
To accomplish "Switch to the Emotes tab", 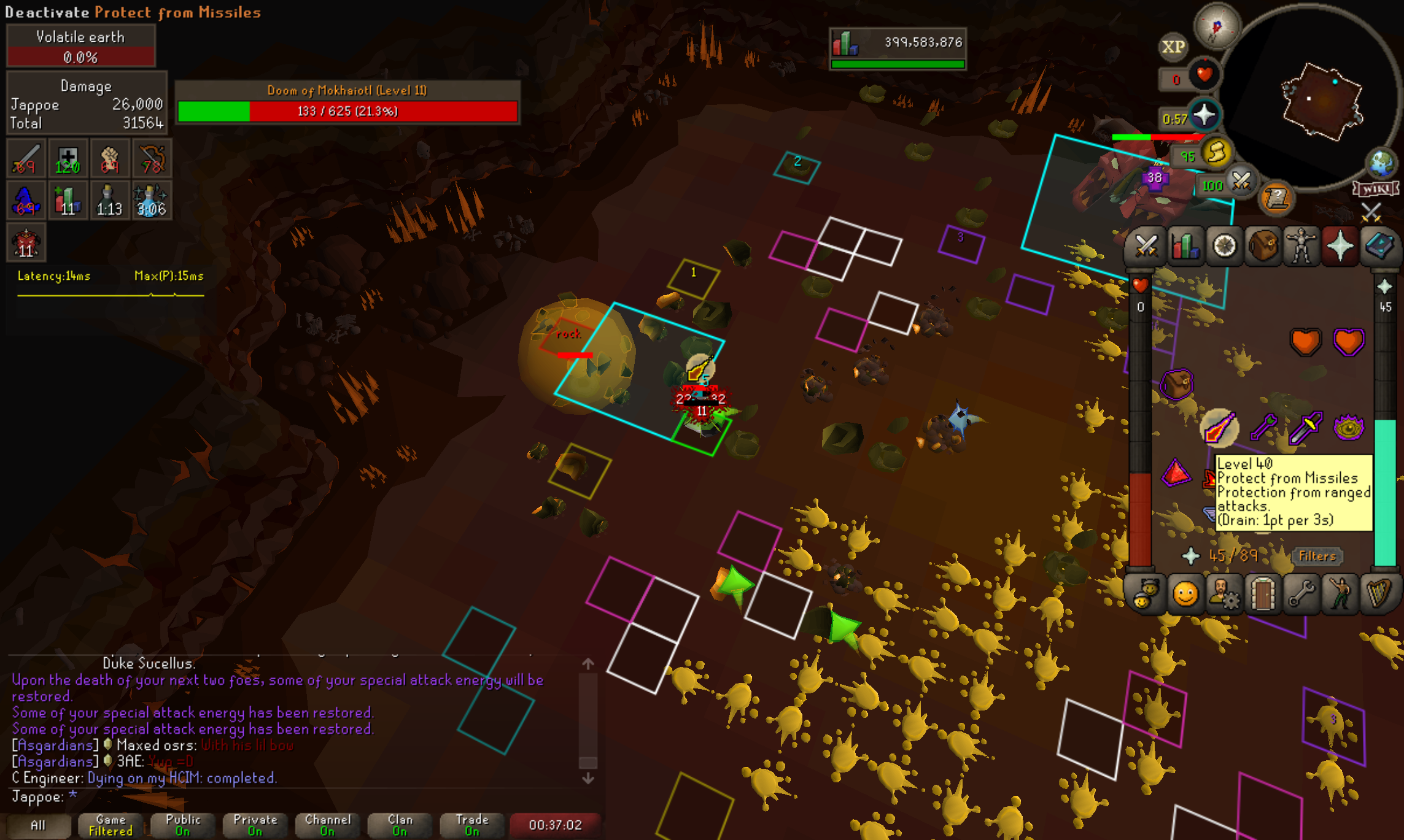I will pos(1341,594).
